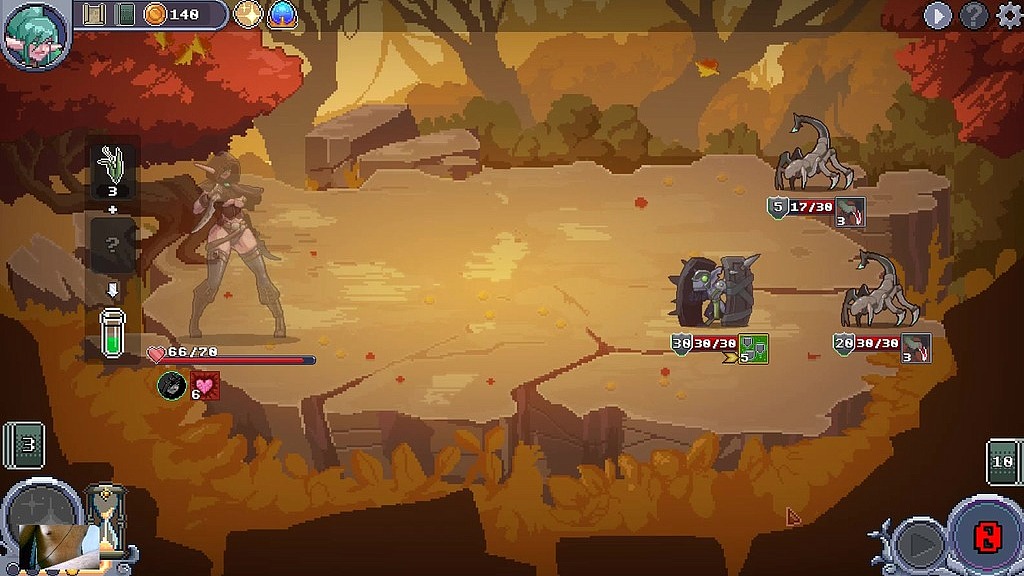
Task: View the discard pile showing 10 cards
Action: [1003, 461]
